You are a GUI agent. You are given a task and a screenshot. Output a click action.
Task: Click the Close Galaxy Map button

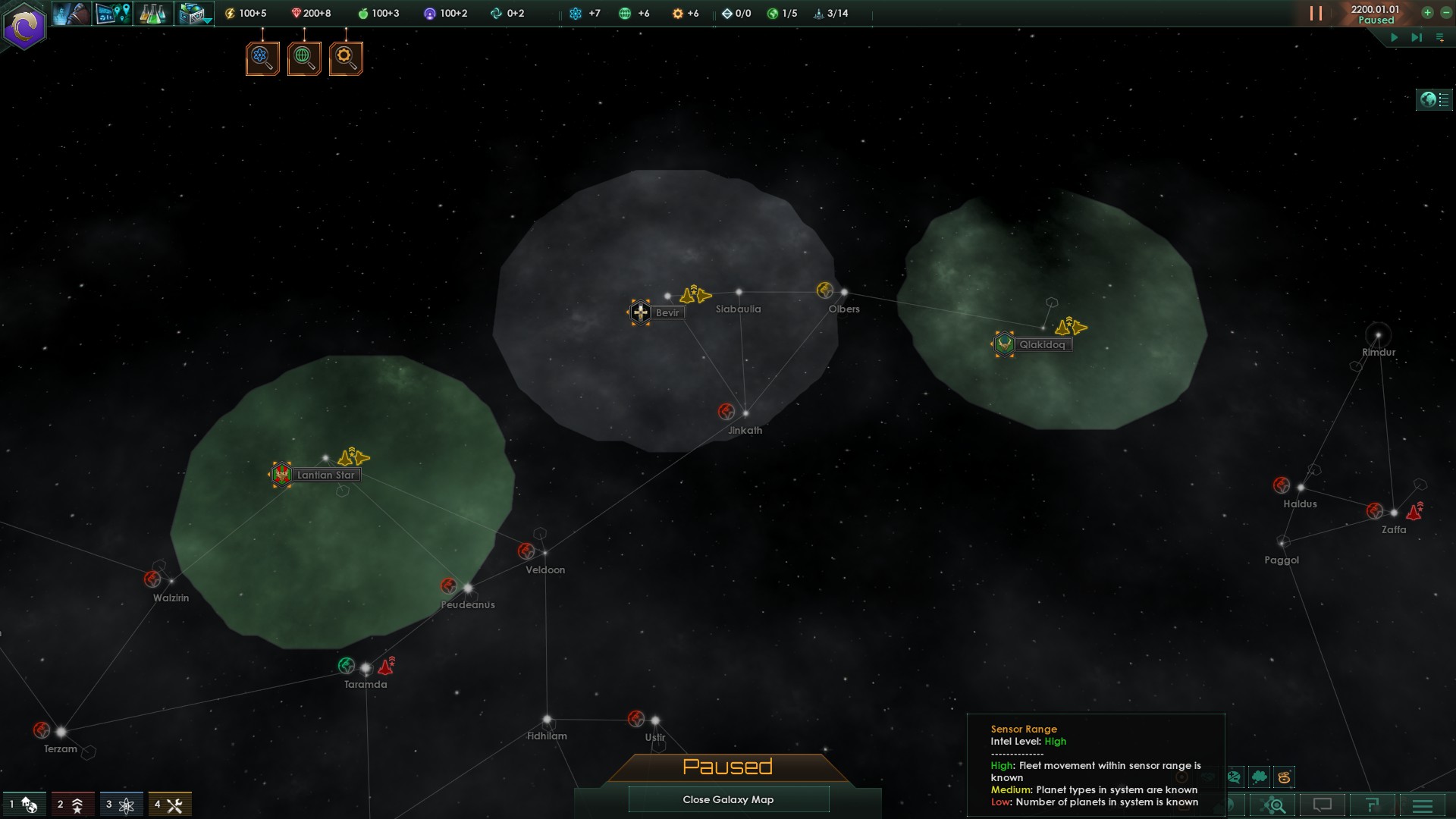(x=728, y=799)
